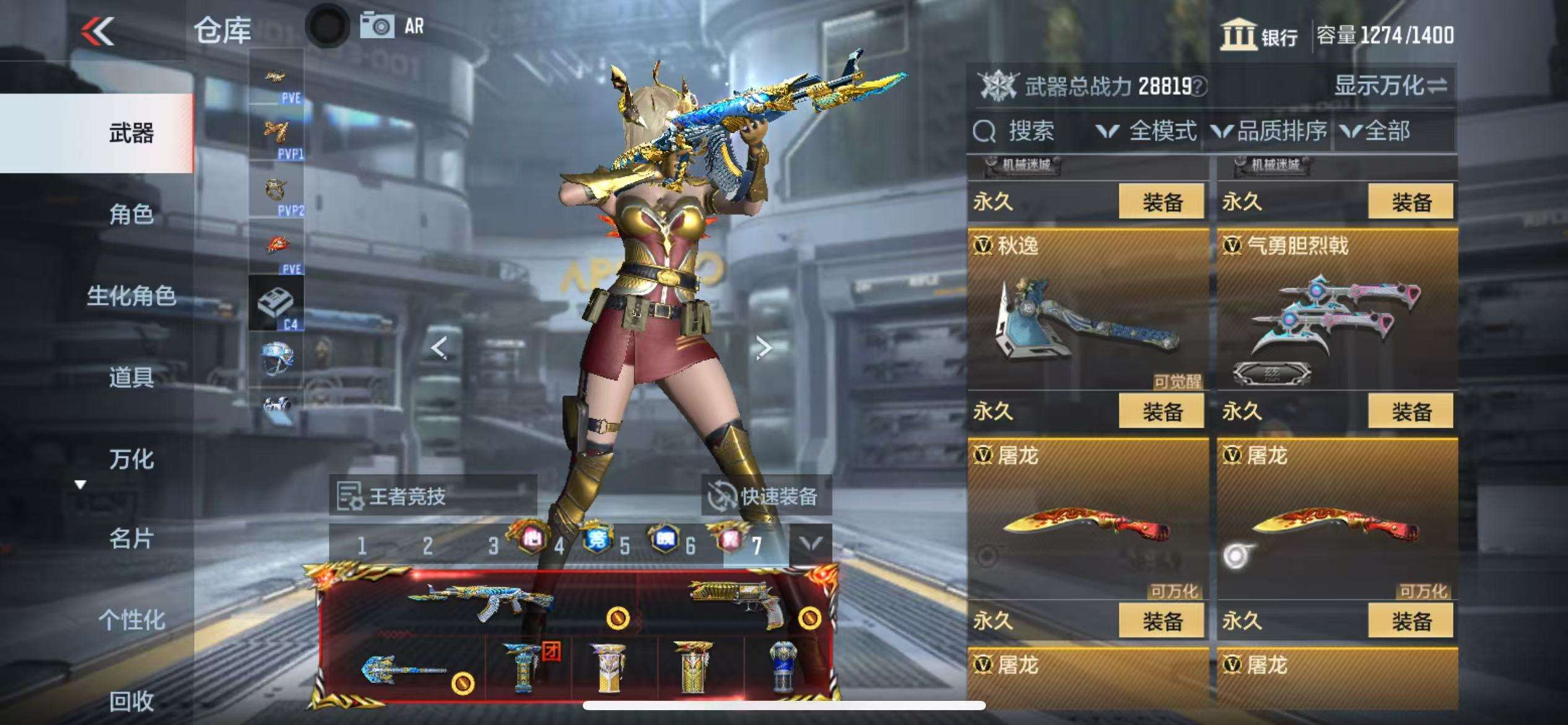Click the 搜索 weapon search field
Screen dimensions: 1568x725
click(1029, 131)
